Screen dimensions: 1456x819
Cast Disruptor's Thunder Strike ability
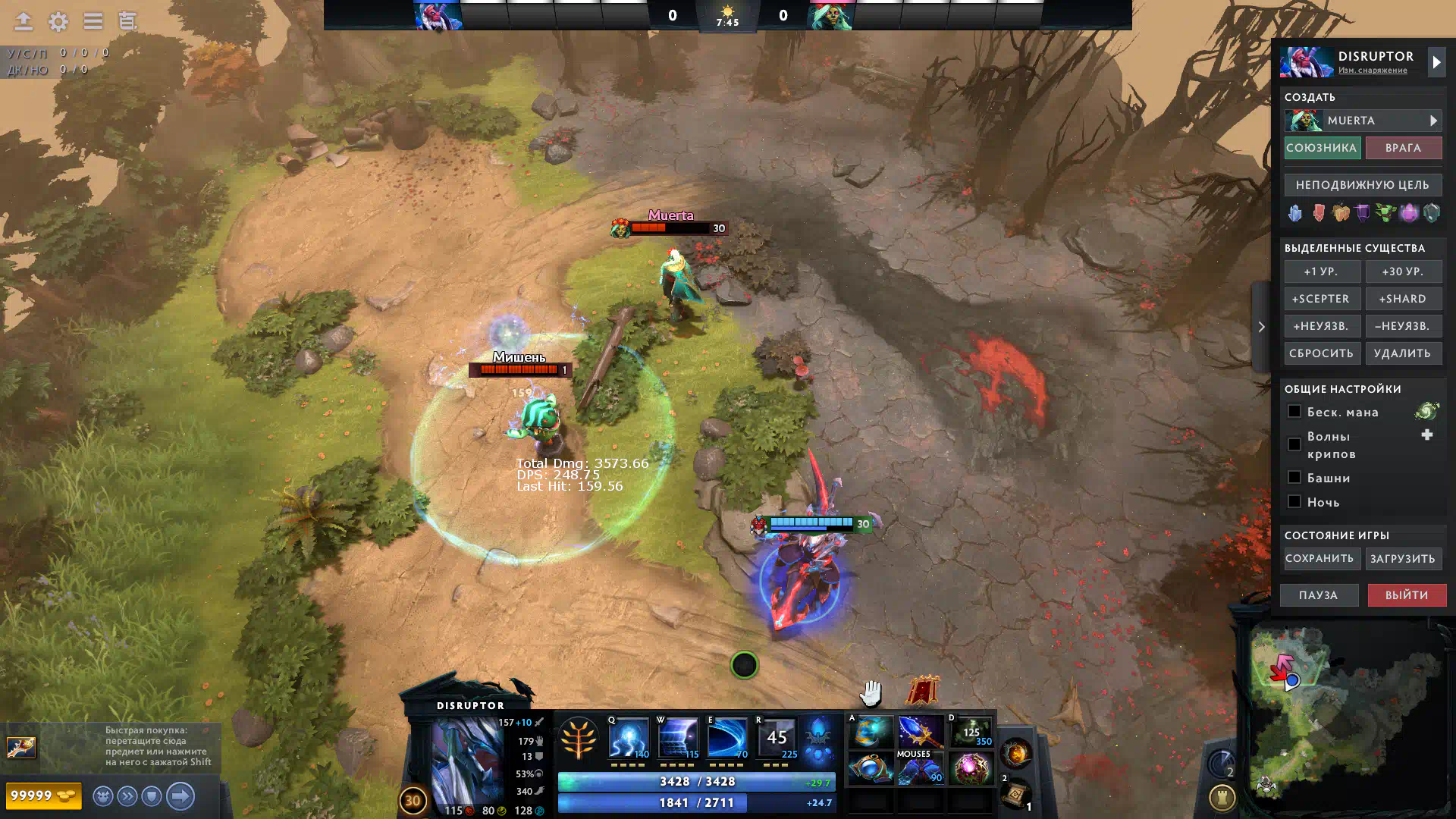pyautogui.click(x=629, y=738)
